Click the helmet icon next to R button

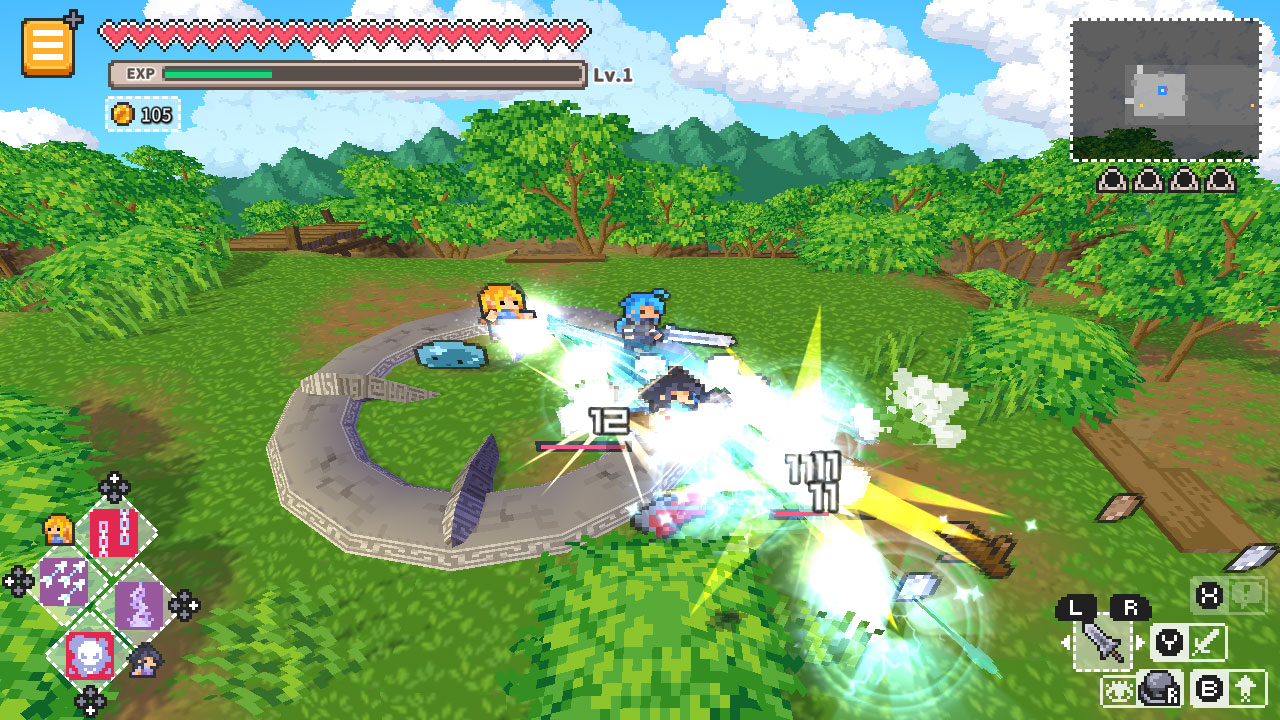(x=1159, y=688)
